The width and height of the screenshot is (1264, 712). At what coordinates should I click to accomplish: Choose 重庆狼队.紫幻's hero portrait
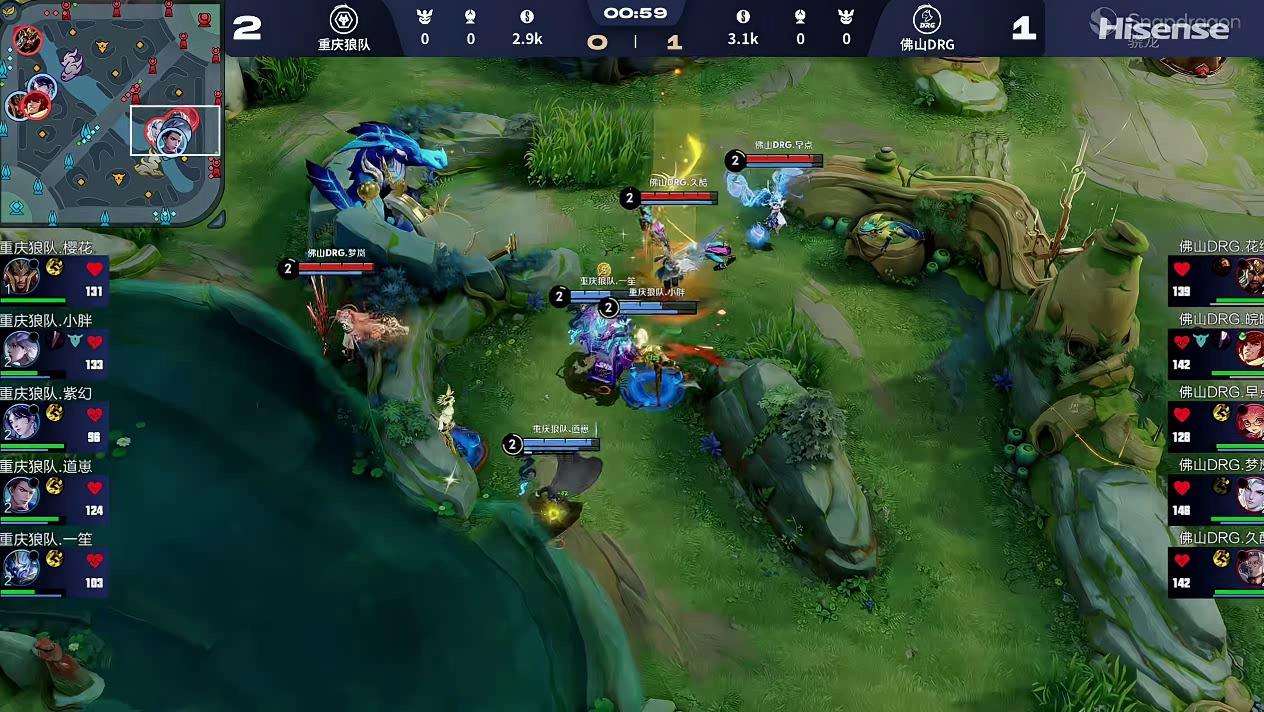21,421
